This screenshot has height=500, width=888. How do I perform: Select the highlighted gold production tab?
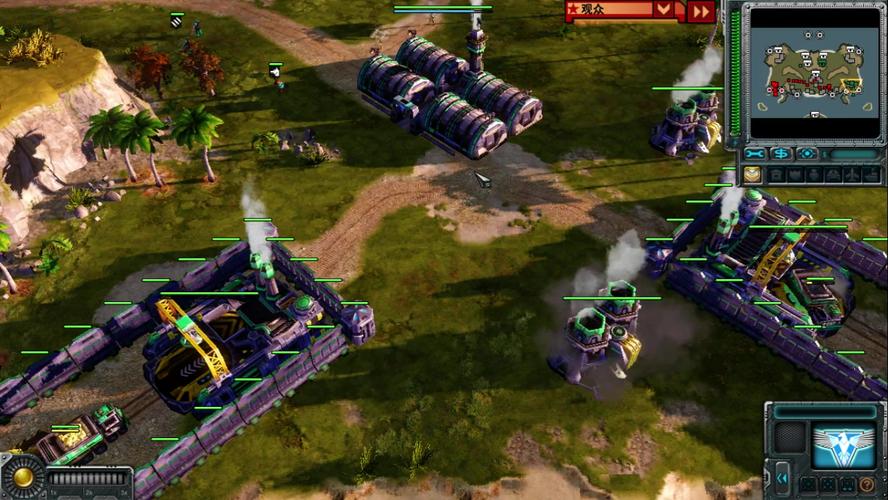[752, 175]
